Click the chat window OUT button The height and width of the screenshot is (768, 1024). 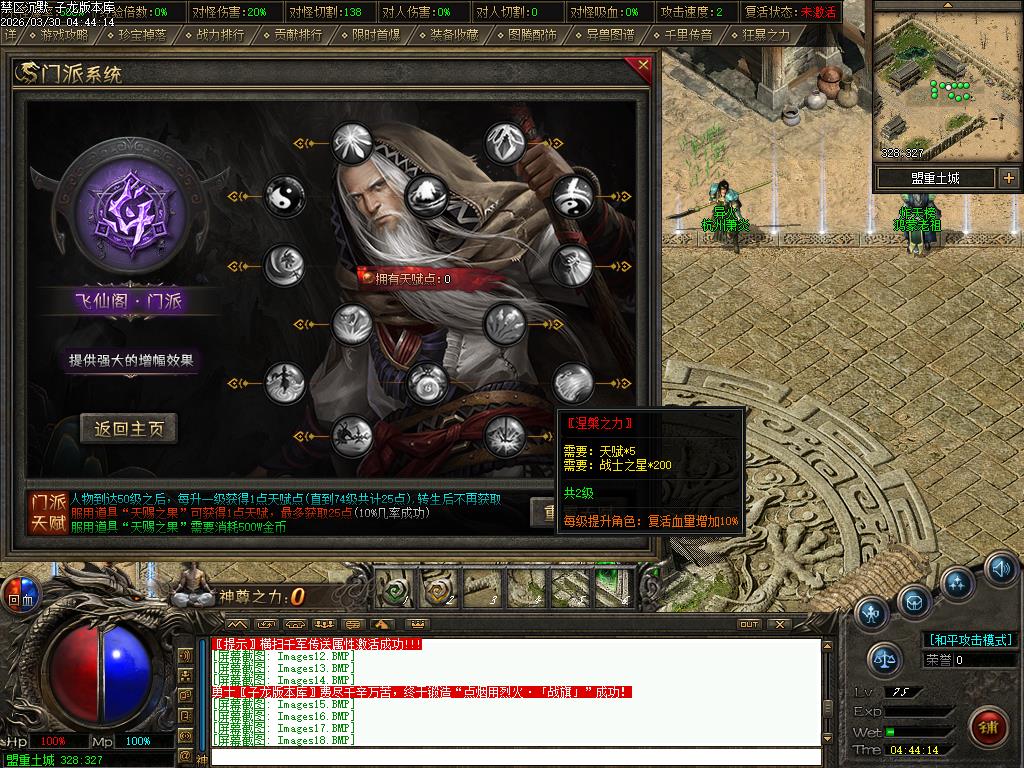tap(749, 624)
